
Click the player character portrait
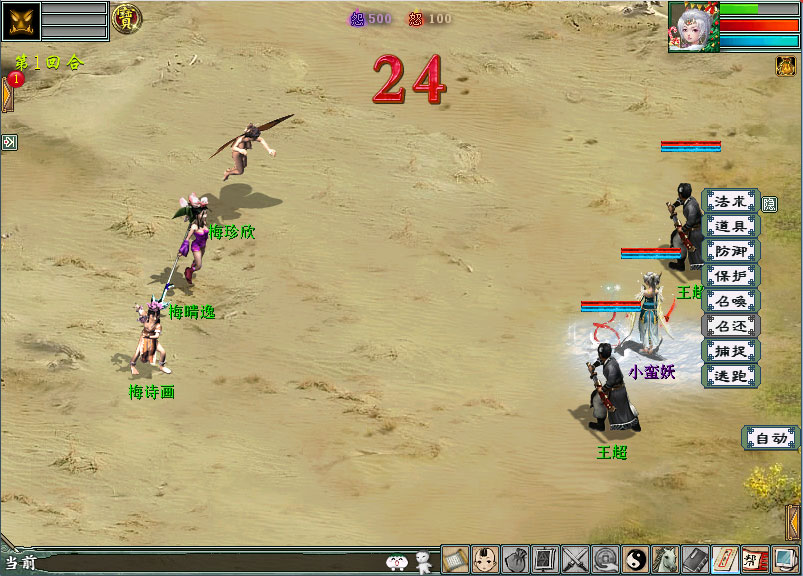693,27
